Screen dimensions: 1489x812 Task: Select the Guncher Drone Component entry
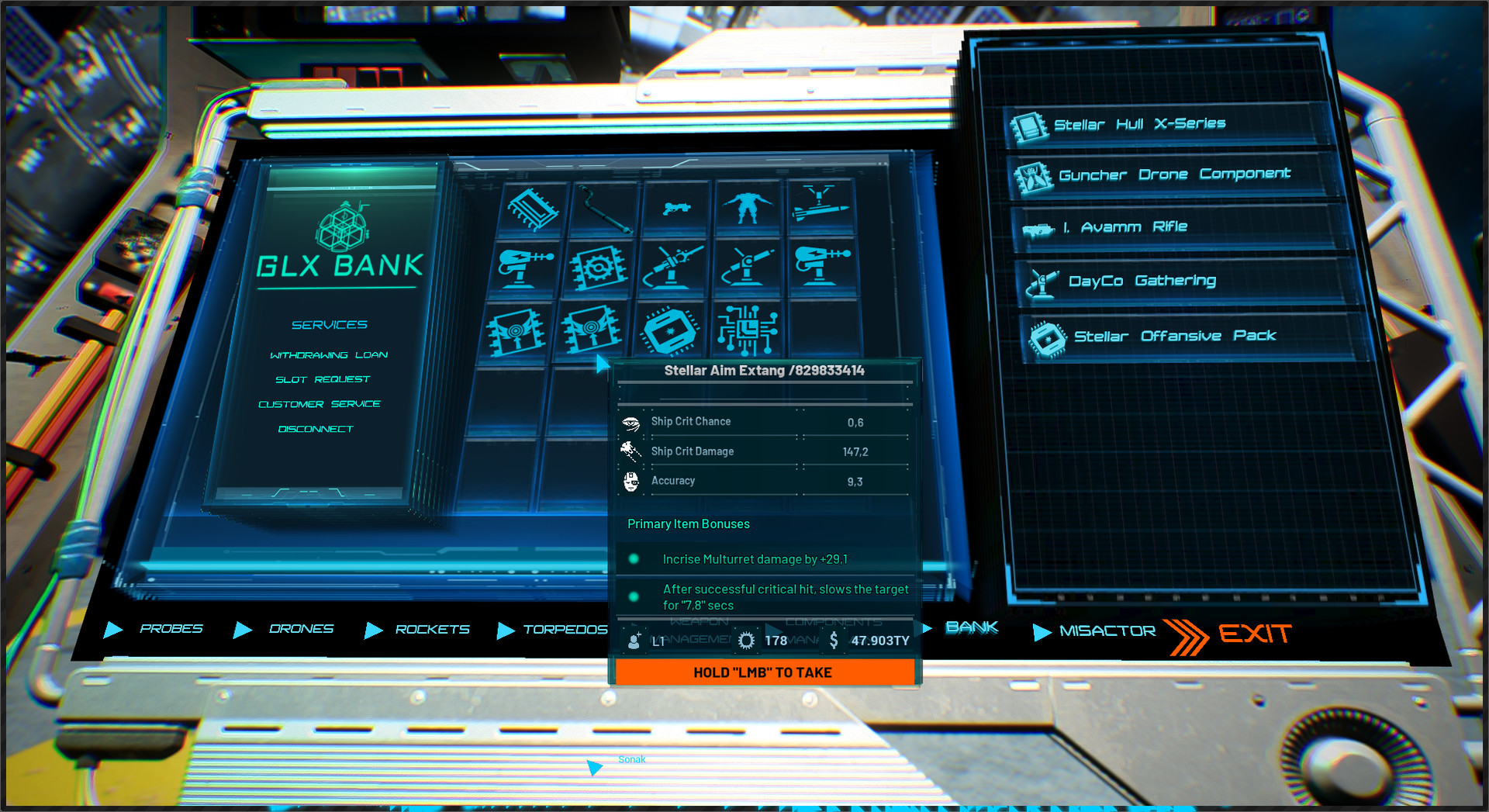tap(1173, 174)
